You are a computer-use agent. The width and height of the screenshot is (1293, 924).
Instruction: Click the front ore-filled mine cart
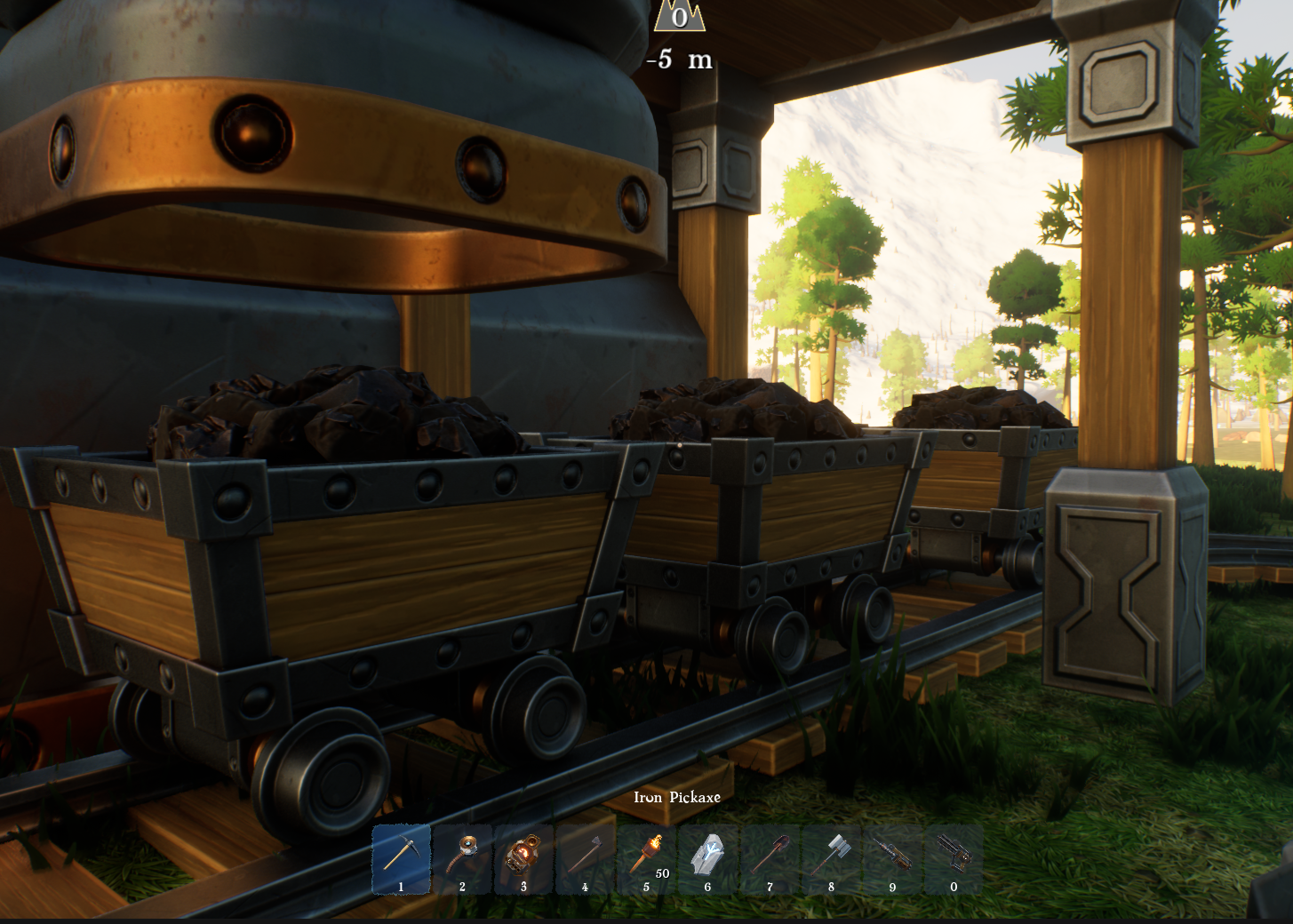(311, 551)
